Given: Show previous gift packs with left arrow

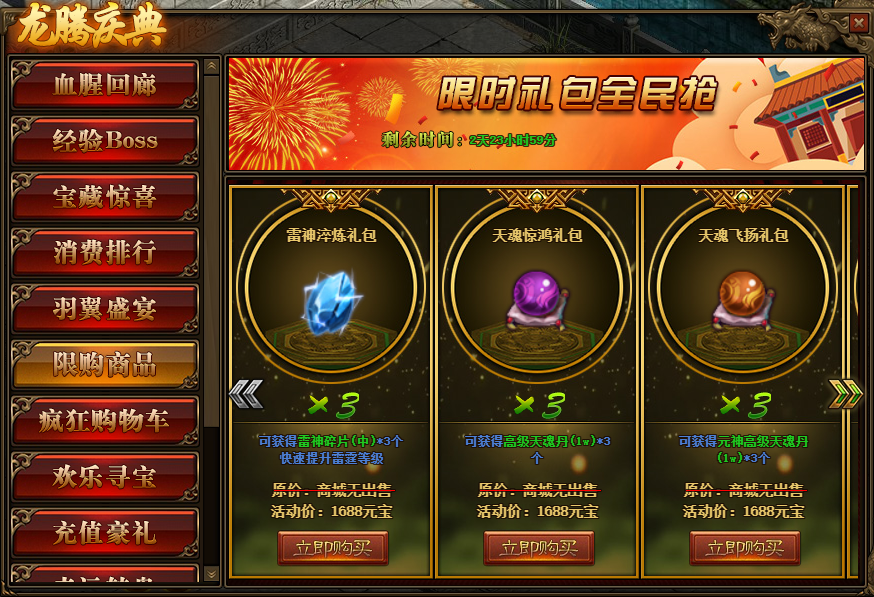Looking at the screenshot, I should [x=245, y=394].
